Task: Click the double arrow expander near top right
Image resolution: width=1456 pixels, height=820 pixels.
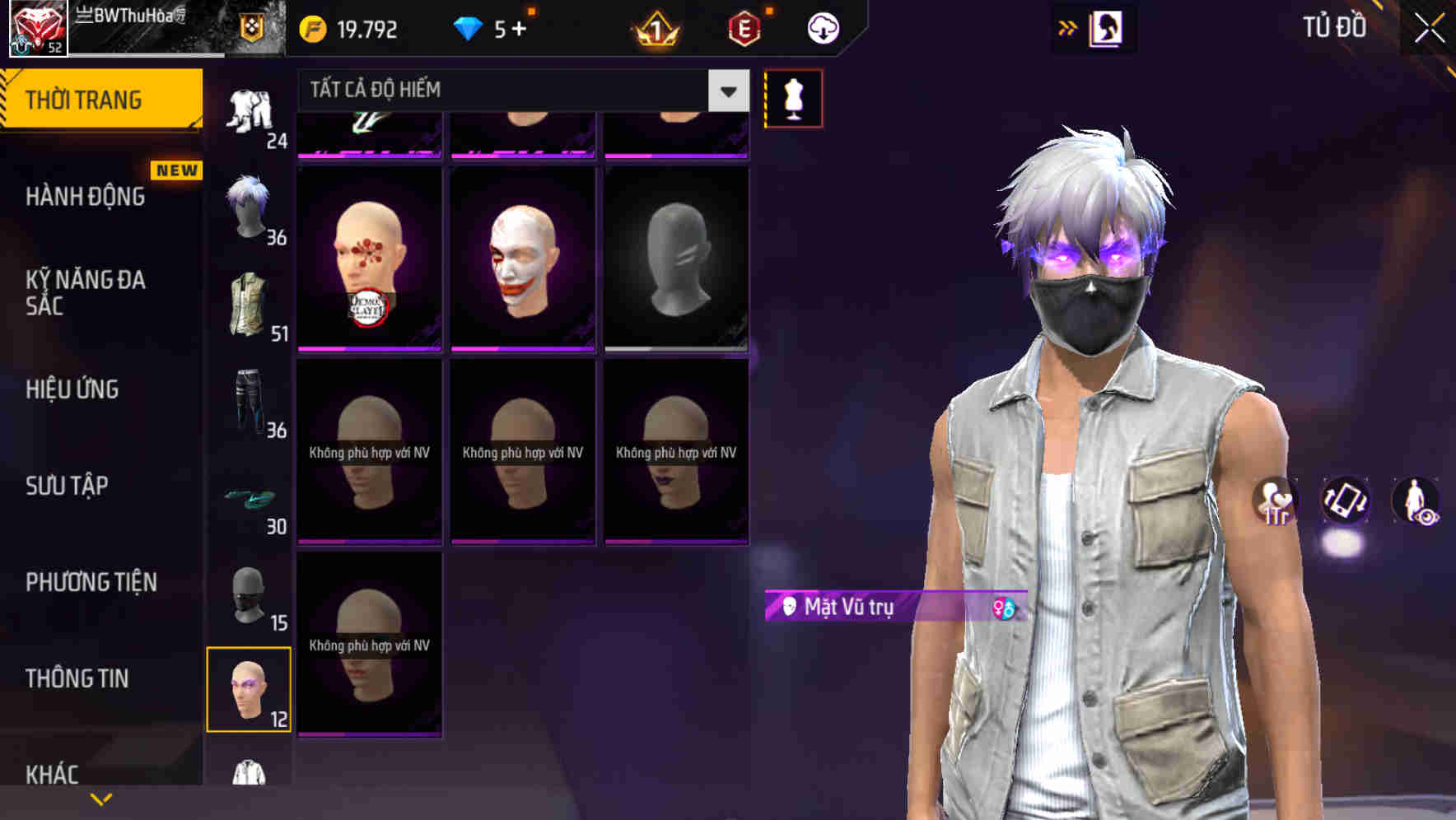Action: [x=1068, y=26]
